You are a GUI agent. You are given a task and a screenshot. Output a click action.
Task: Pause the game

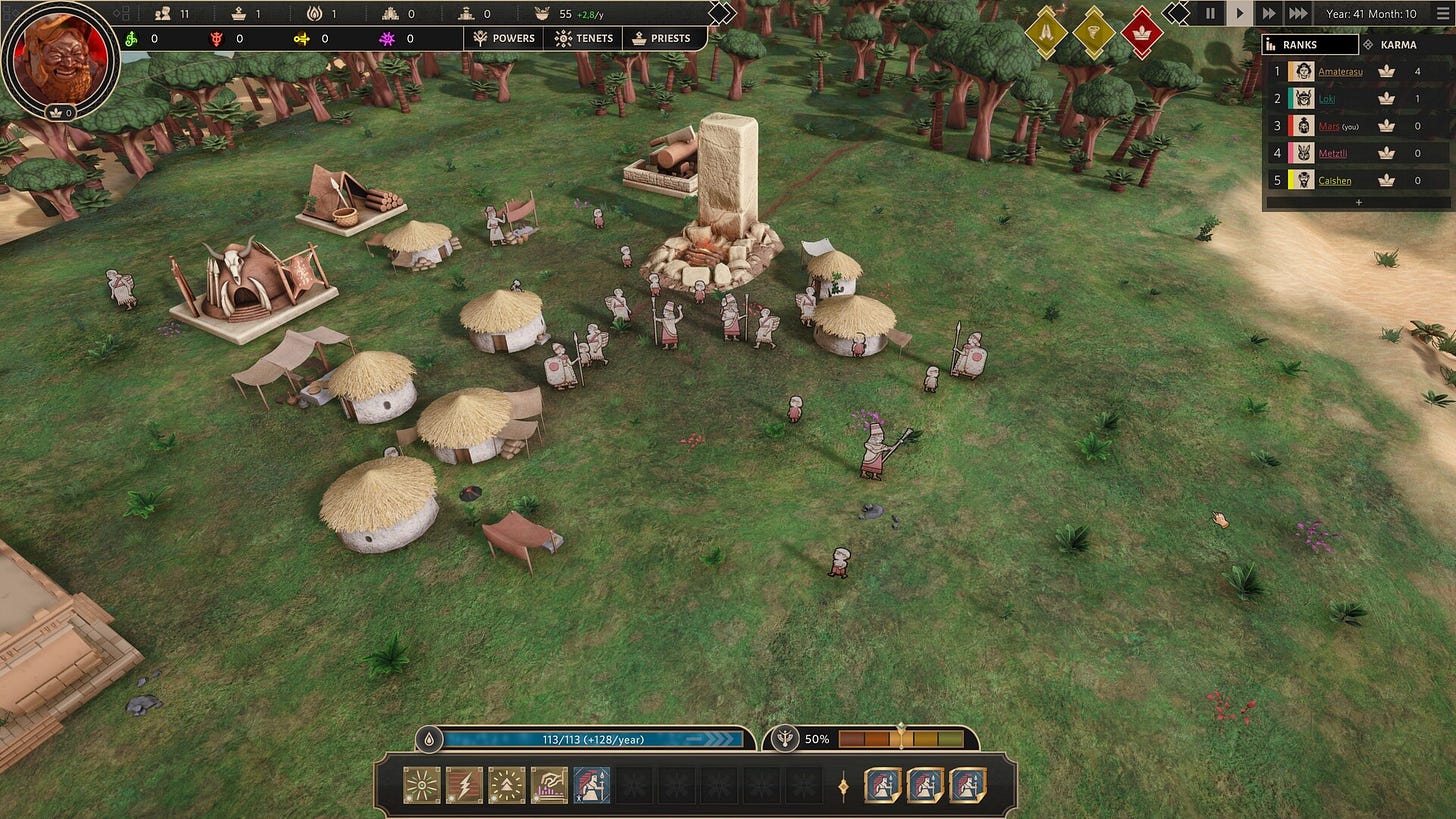pyautogui.click(x=1210, y=14)
